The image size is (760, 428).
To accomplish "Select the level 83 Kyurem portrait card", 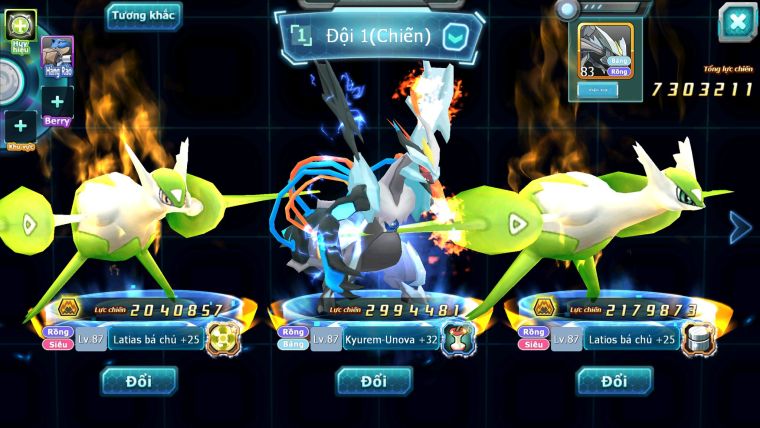I will 606,51.
